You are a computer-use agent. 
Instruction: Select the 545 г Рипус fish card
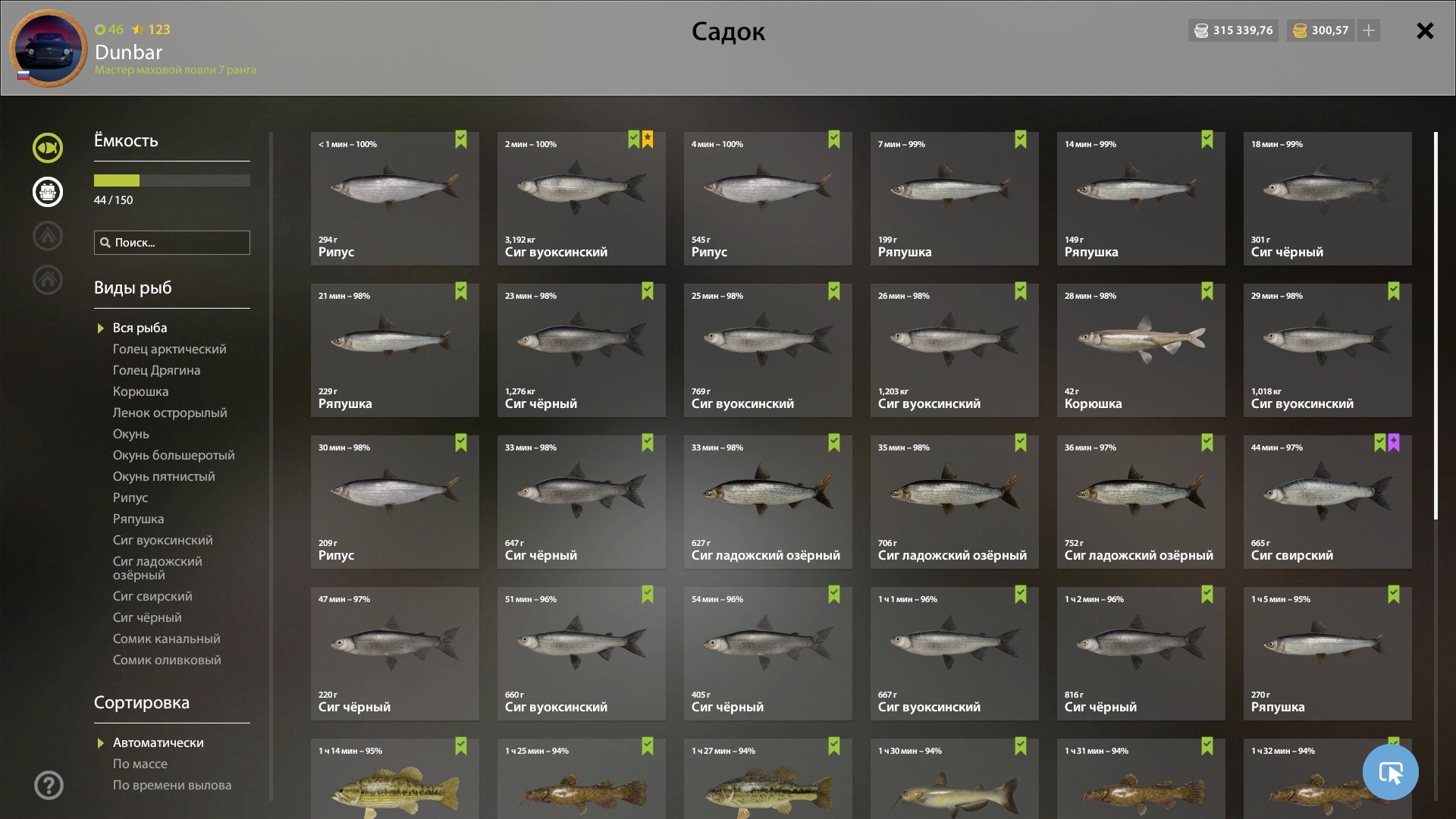(x=767, y=199)
